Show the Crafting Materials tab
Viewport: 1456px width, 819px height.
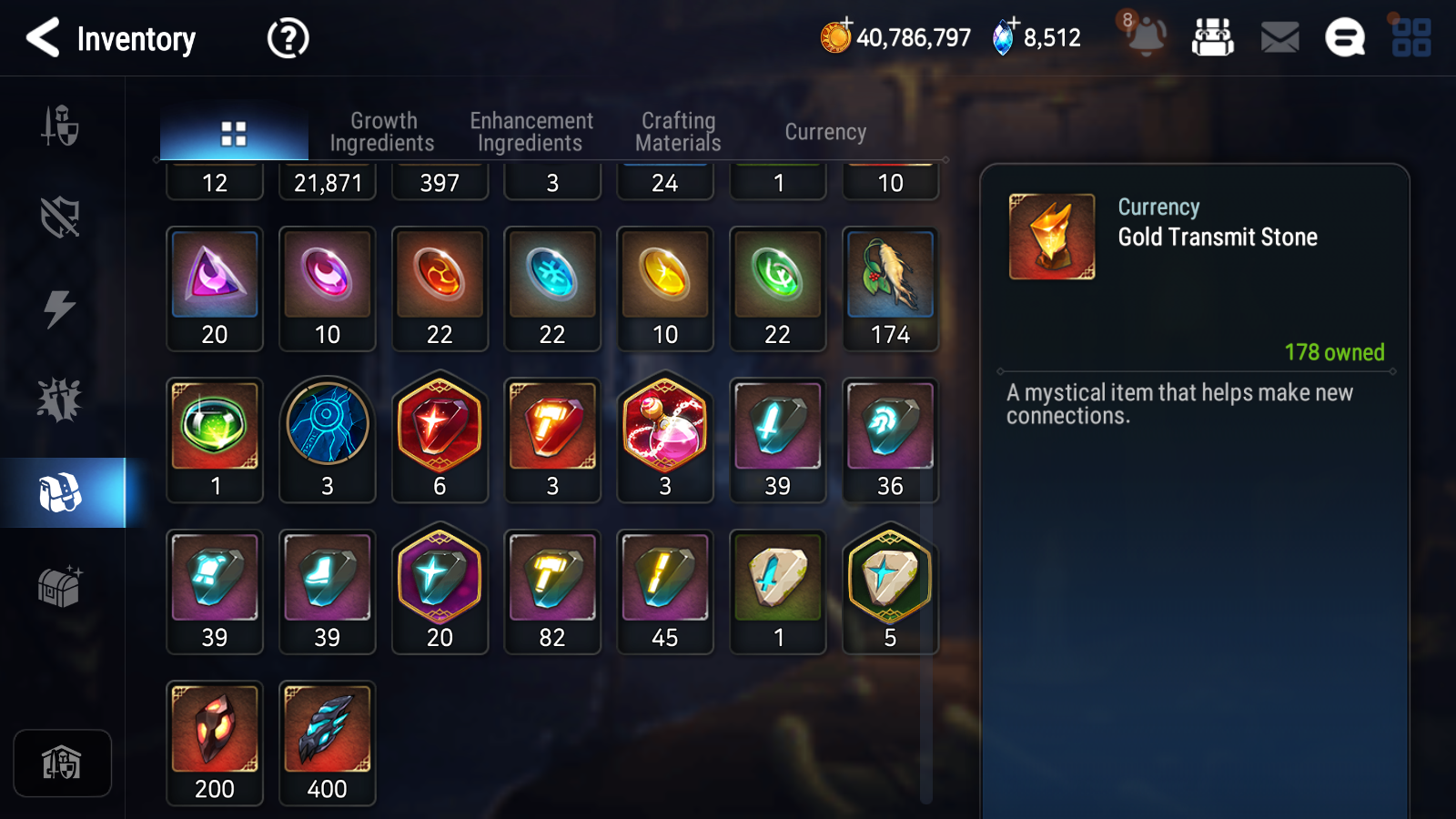(x=678, y=132)
